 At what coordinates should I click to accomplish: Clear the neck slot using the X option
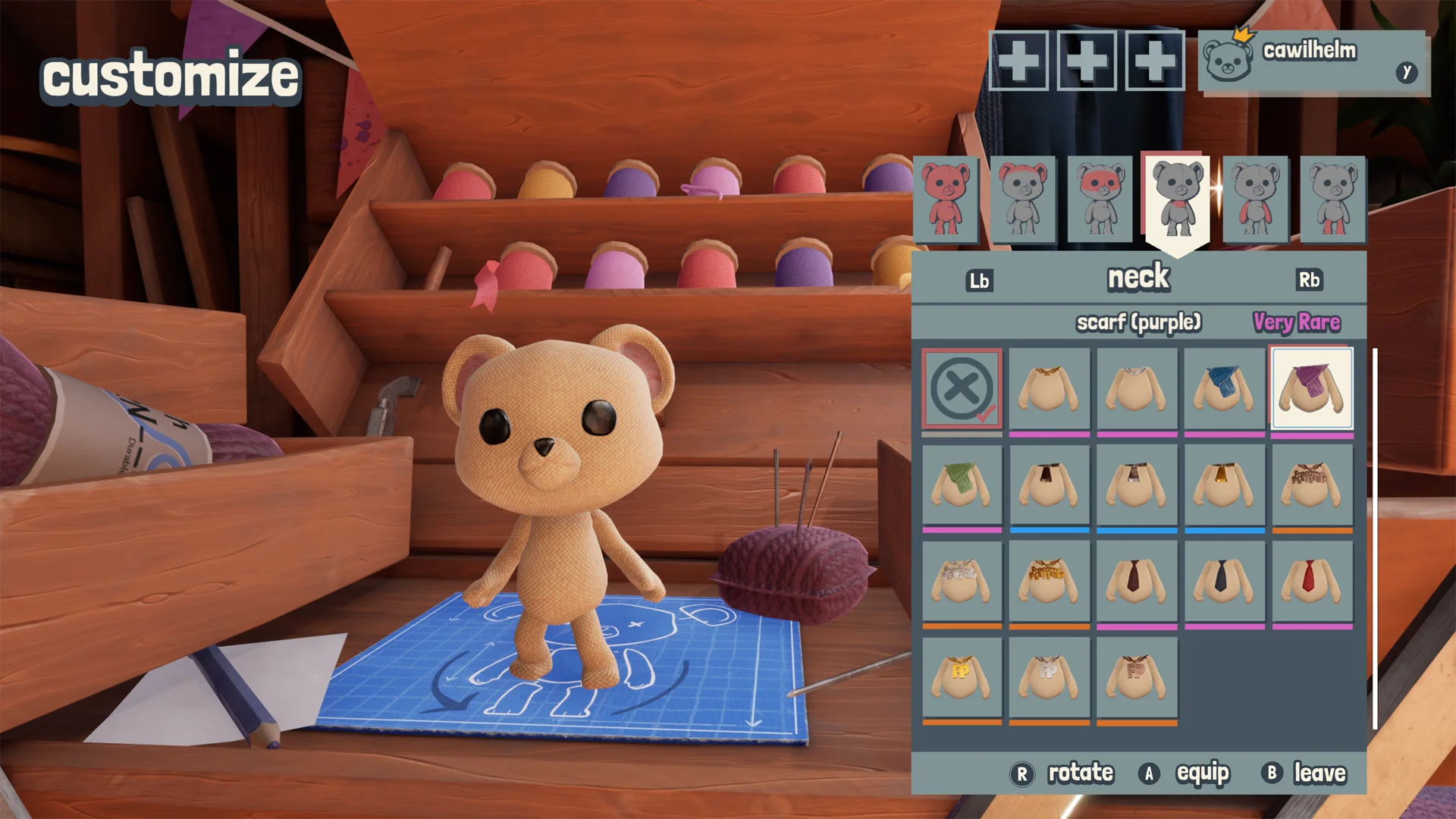click(x=962, y=388)
